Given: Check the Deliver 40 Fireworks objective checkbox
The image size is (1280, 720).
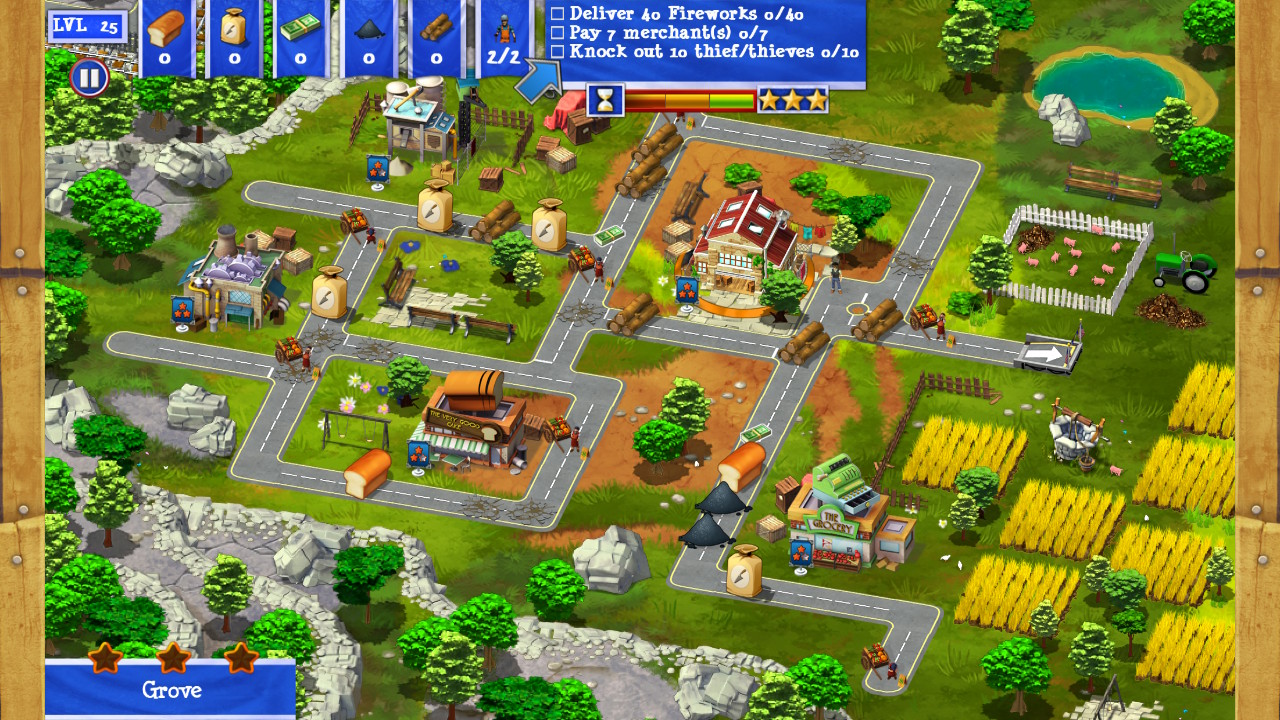Looking at the screenshot, I should 556,15.
